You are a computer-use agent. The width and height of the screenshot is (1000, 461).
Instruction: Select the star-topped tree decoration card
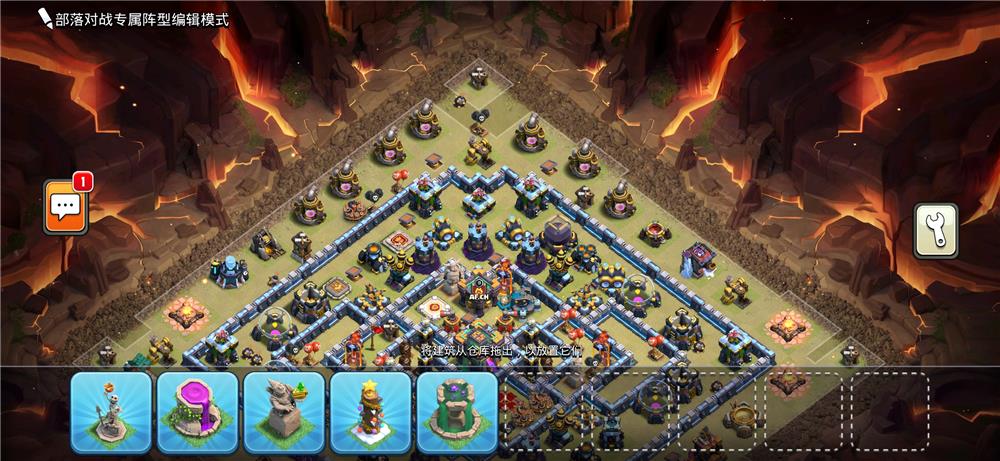[371, 411]
